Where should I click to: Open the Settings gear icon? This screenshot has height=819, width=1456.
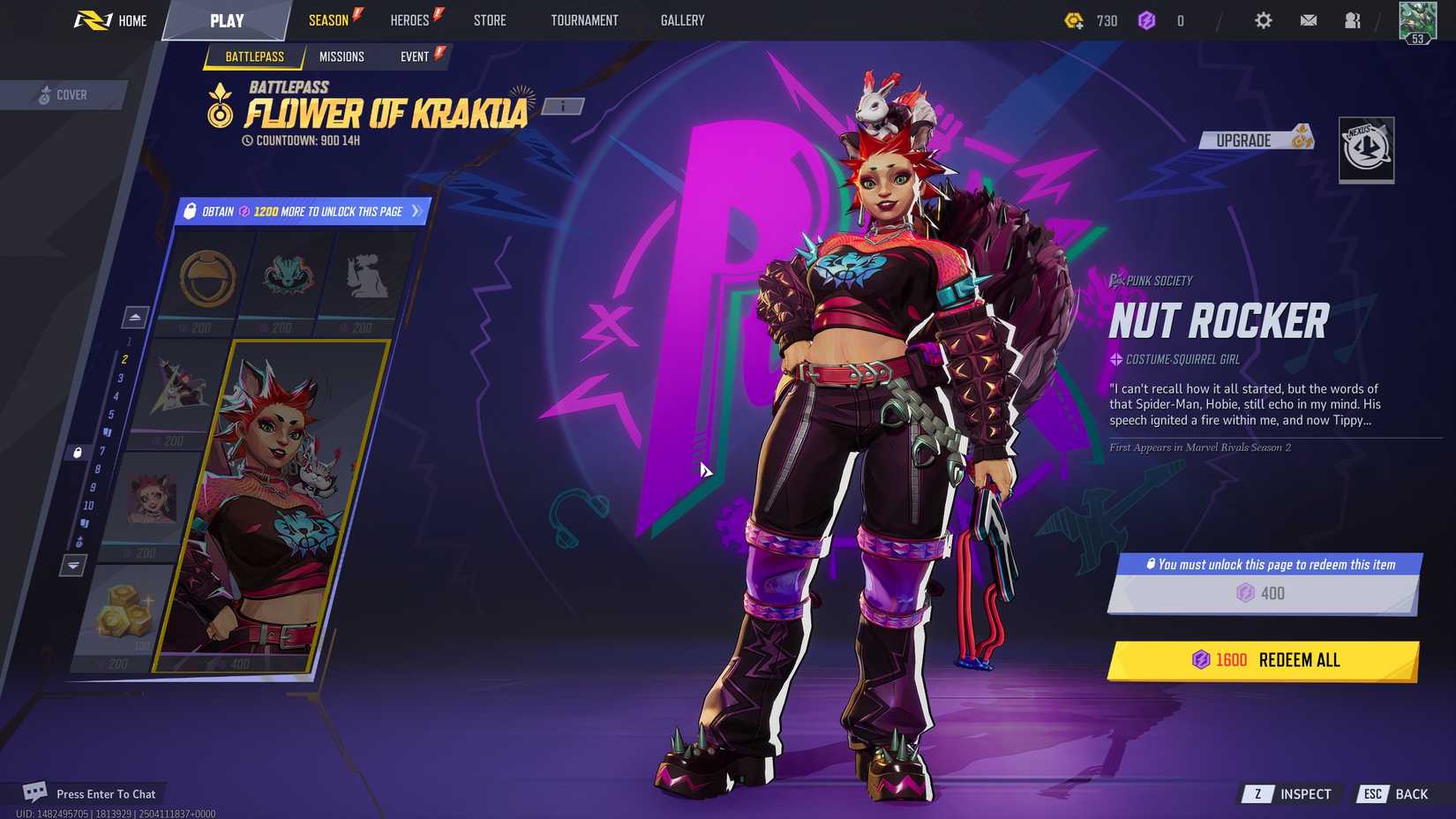click(x=1263, y=20)
